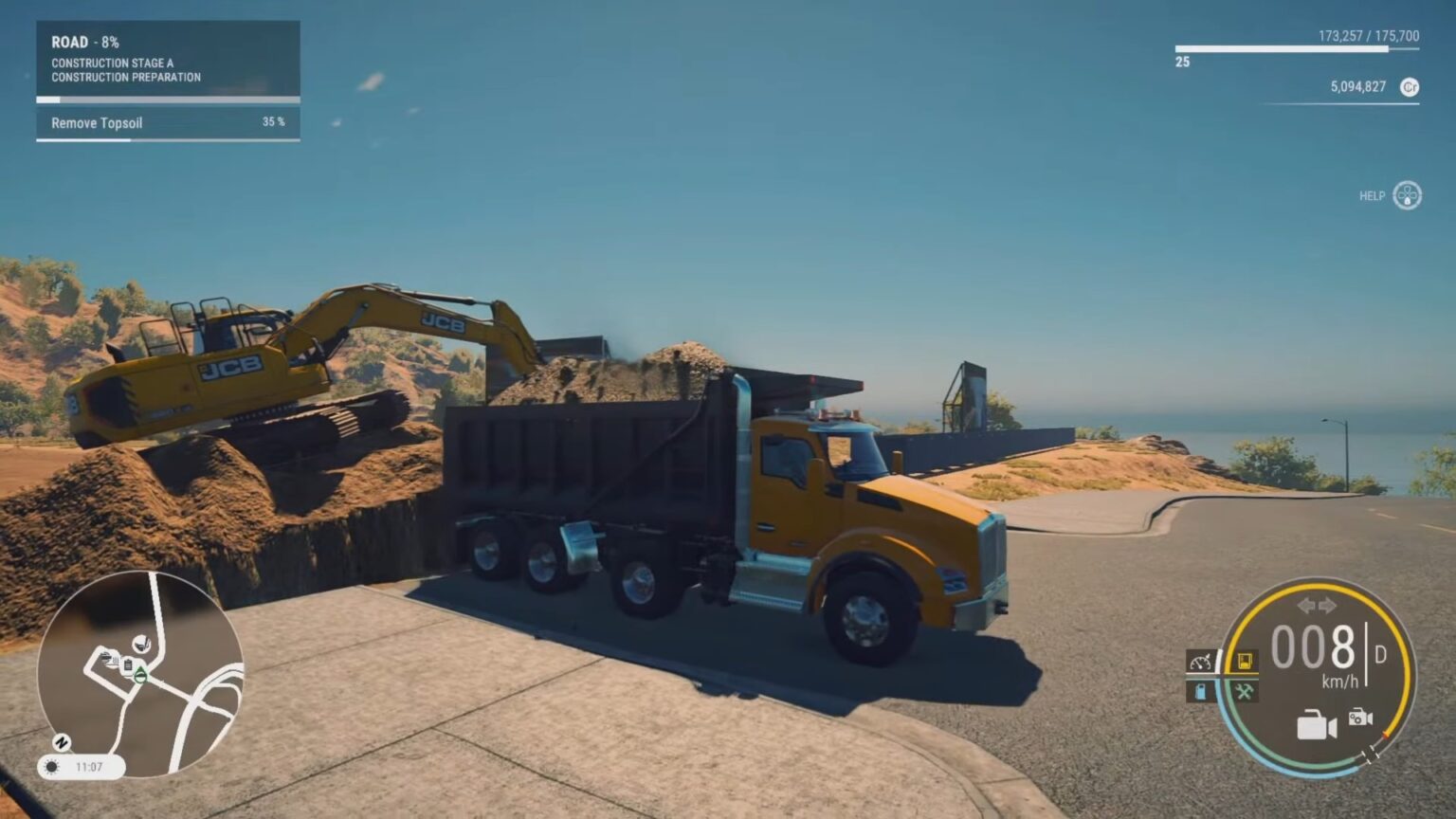Toggle the sun weather indicator near the clock

(x=50, y=768)
